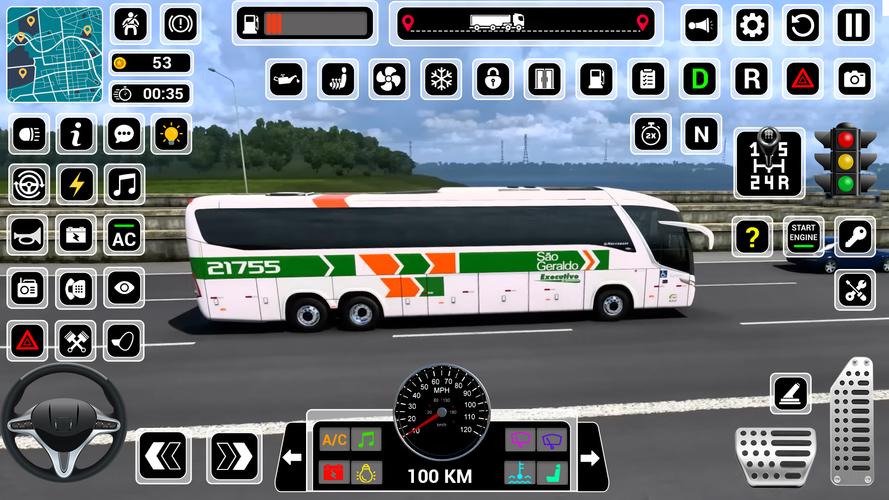The height and width of the screenshot is (500, 889).
Task: Sound the horn button
Action: point(28,236)
